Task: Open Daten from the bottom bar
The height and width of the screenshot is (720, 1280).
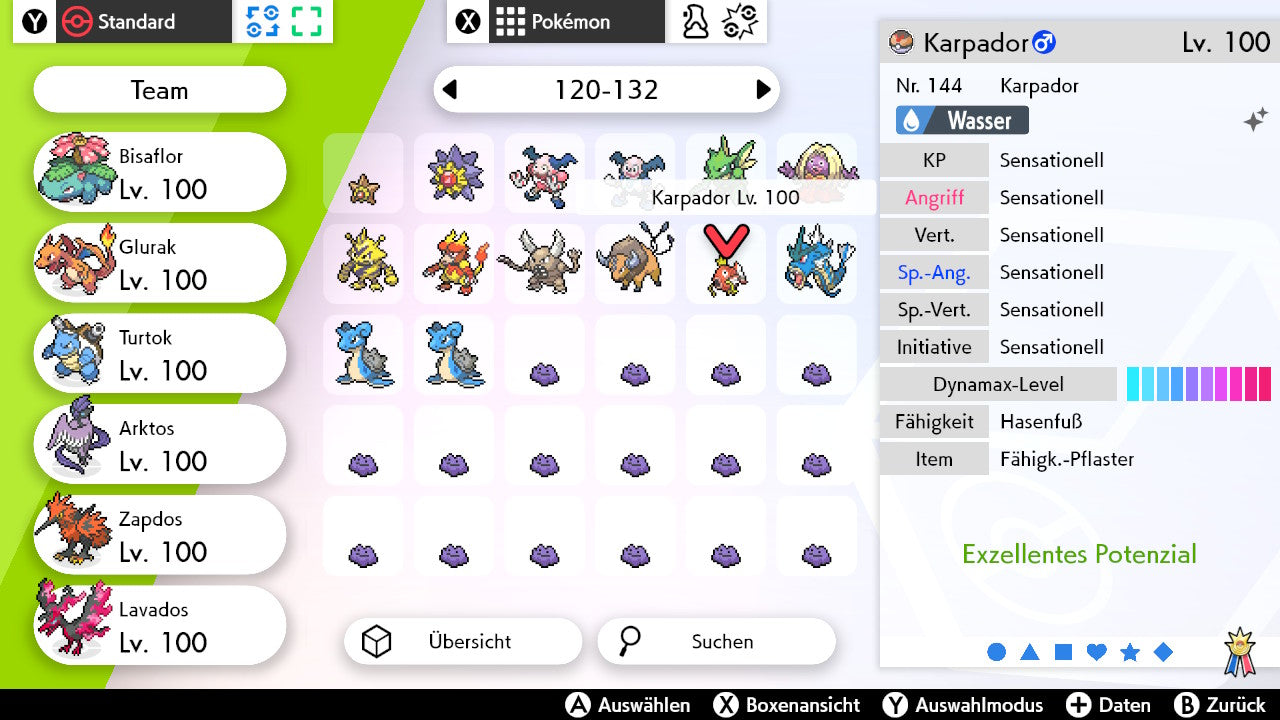Action: coord(1110,705)
